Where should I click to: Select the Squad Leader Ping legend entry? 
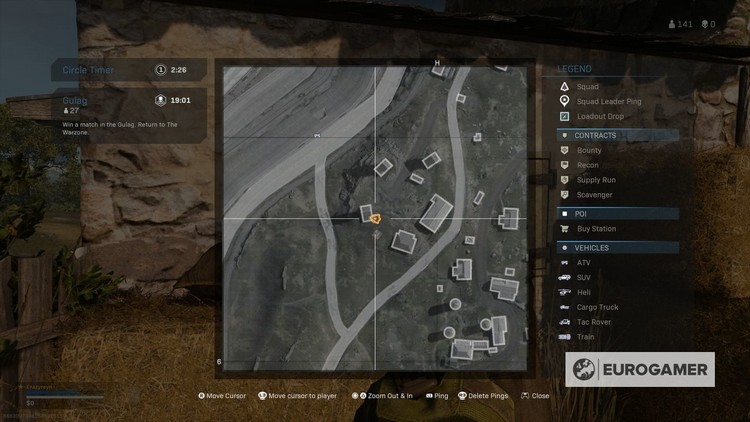click(608, 101)
